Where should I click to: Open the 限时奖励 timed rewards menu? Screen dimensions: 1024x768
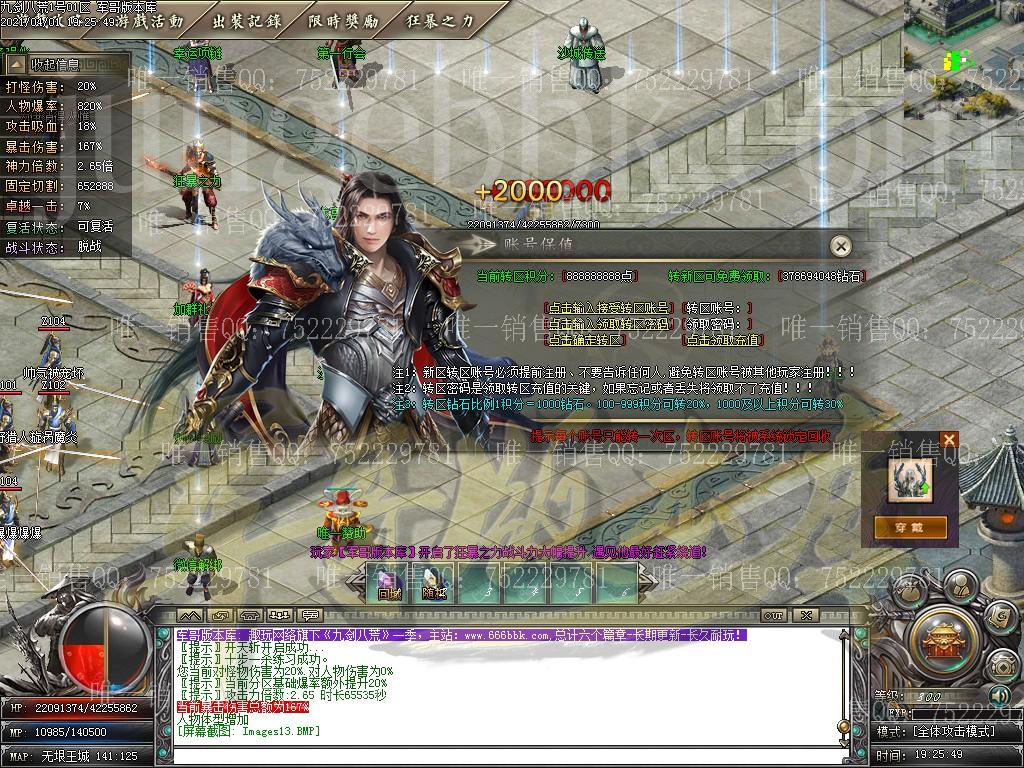(344, 20)
